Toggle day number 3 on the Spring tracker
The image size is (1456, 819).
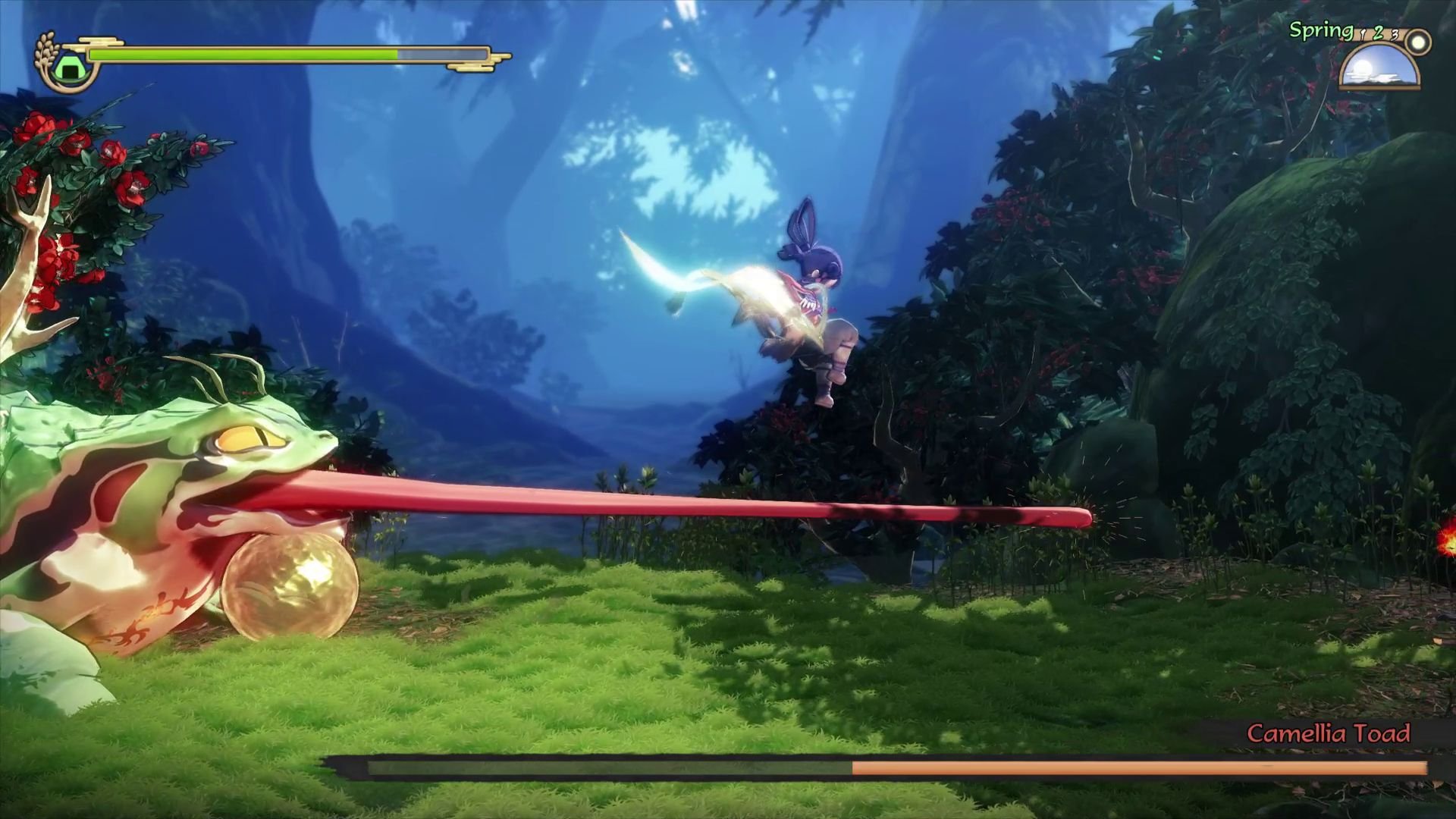(x=1395, y=34)
